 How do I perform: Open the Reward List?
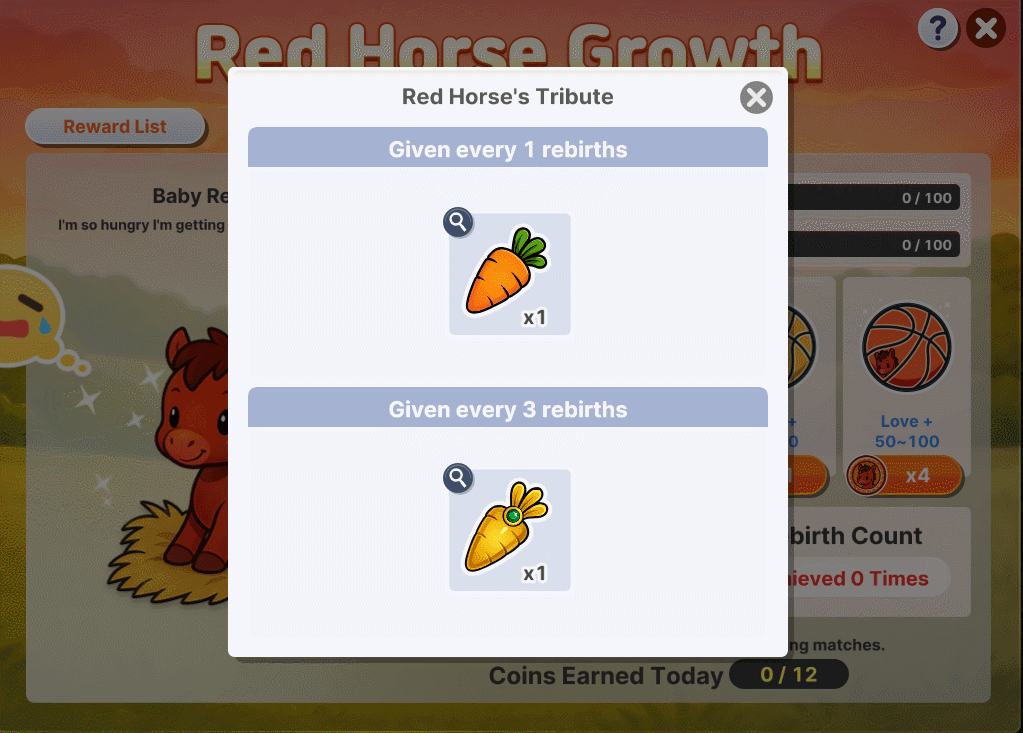coord(115,127)
